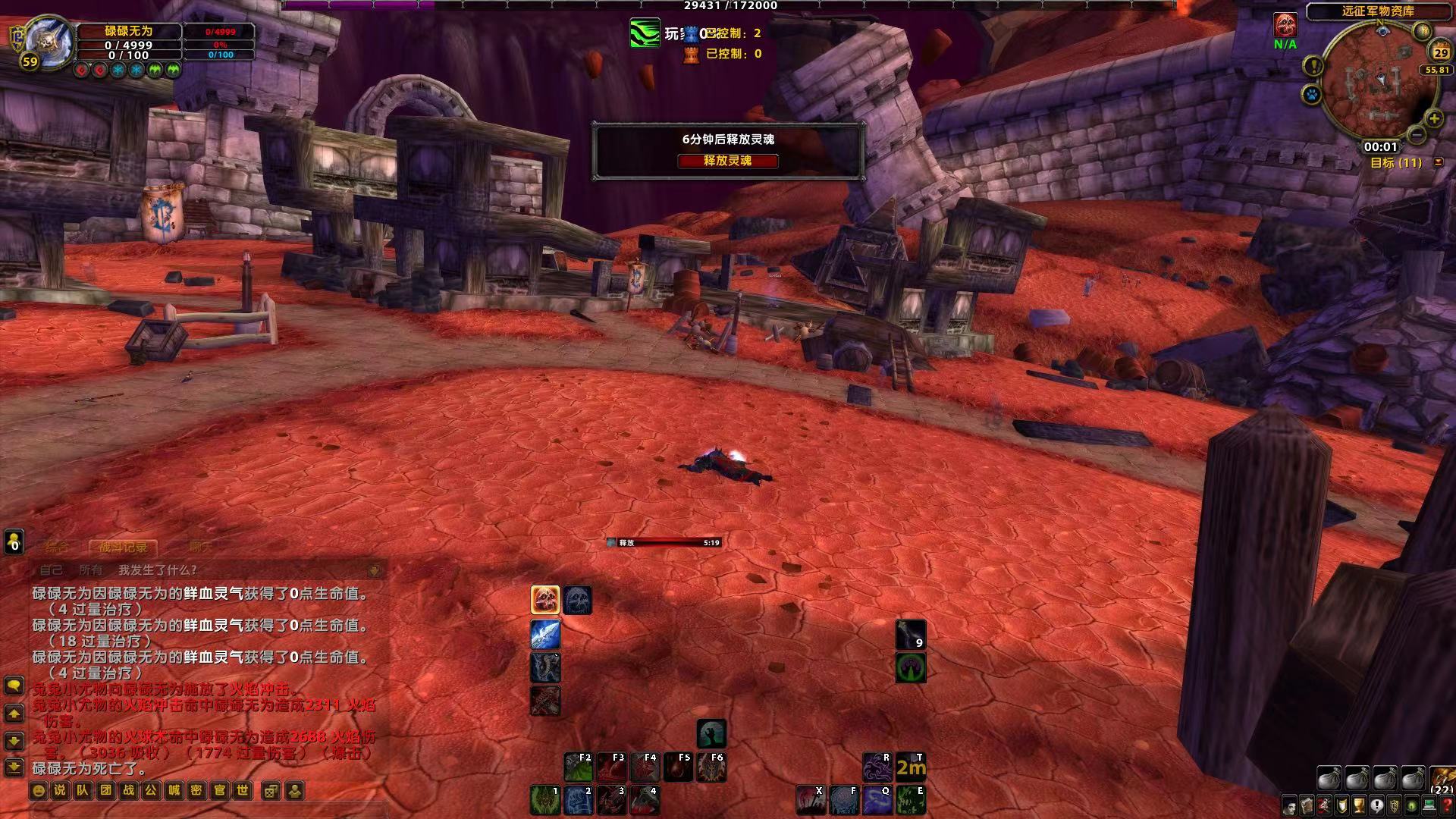This screenshot has width=1456, height=819.
Task: Click the blue paw tracking button
Action: 1312,95
